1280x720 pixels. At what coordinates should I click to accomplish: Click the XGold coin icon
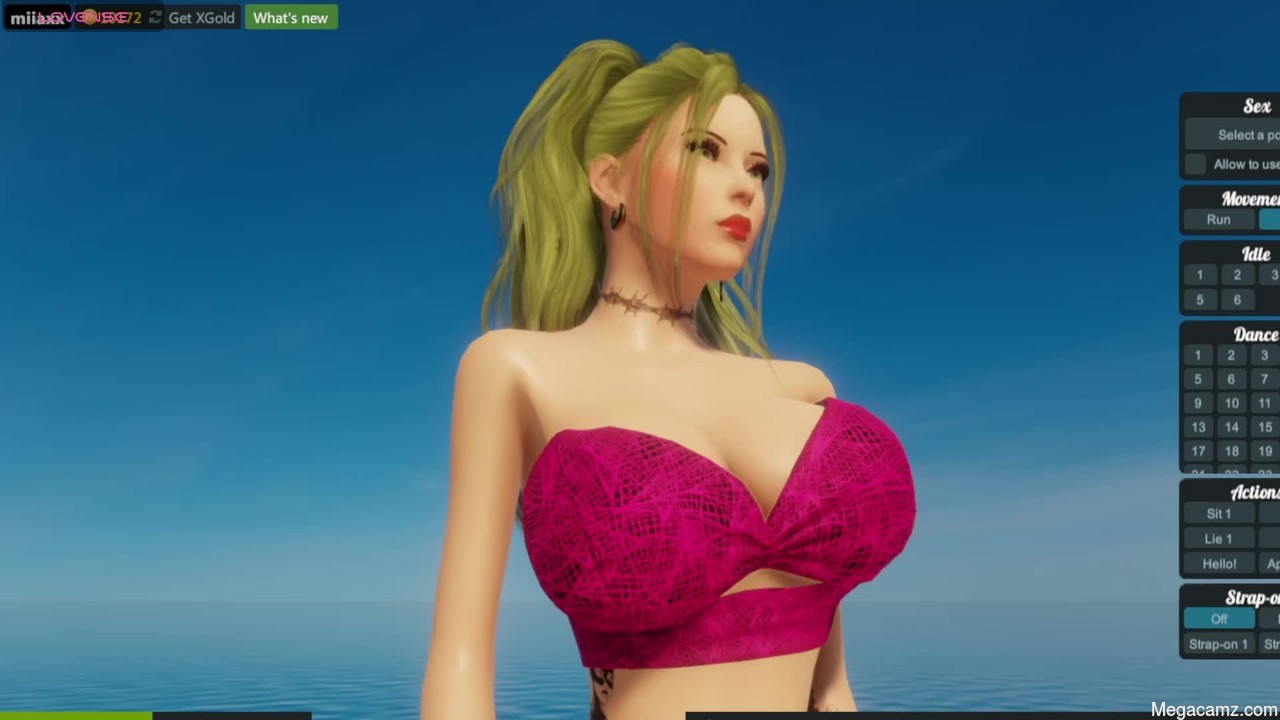click(91, 17)
